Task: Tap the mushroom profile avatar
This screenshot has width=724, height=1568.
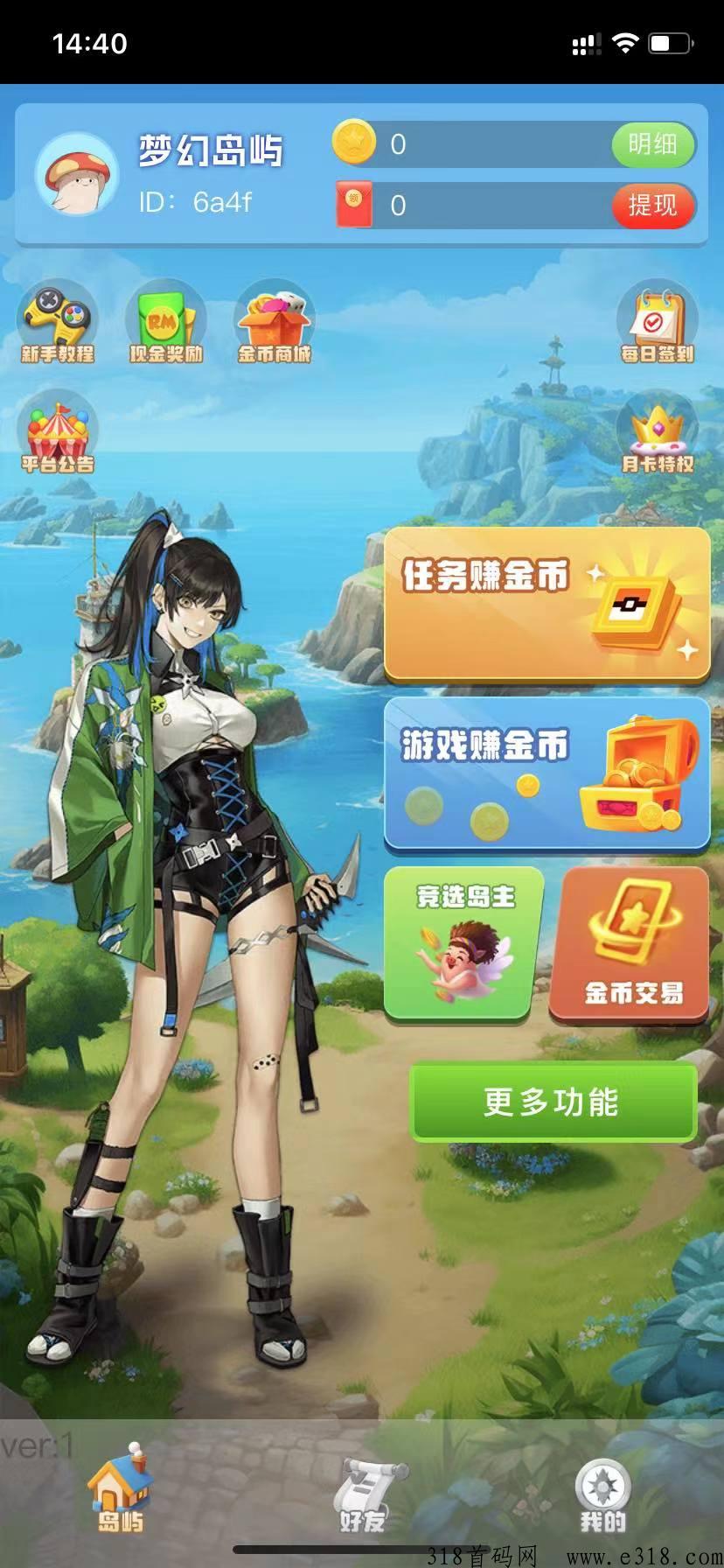Action: coord(77,174)
